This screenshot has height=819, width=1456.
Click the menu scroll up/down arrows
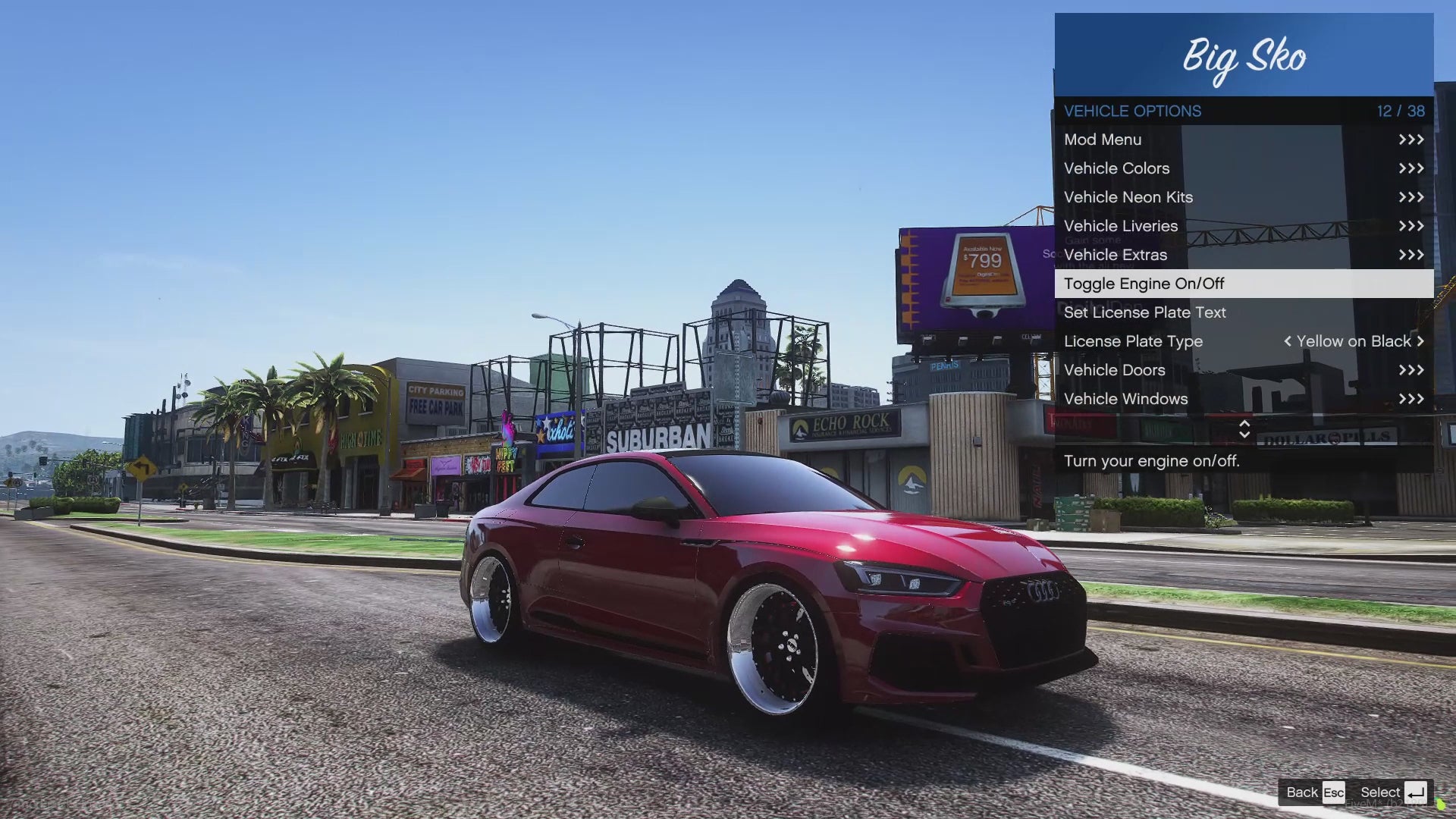[1244, 429]
